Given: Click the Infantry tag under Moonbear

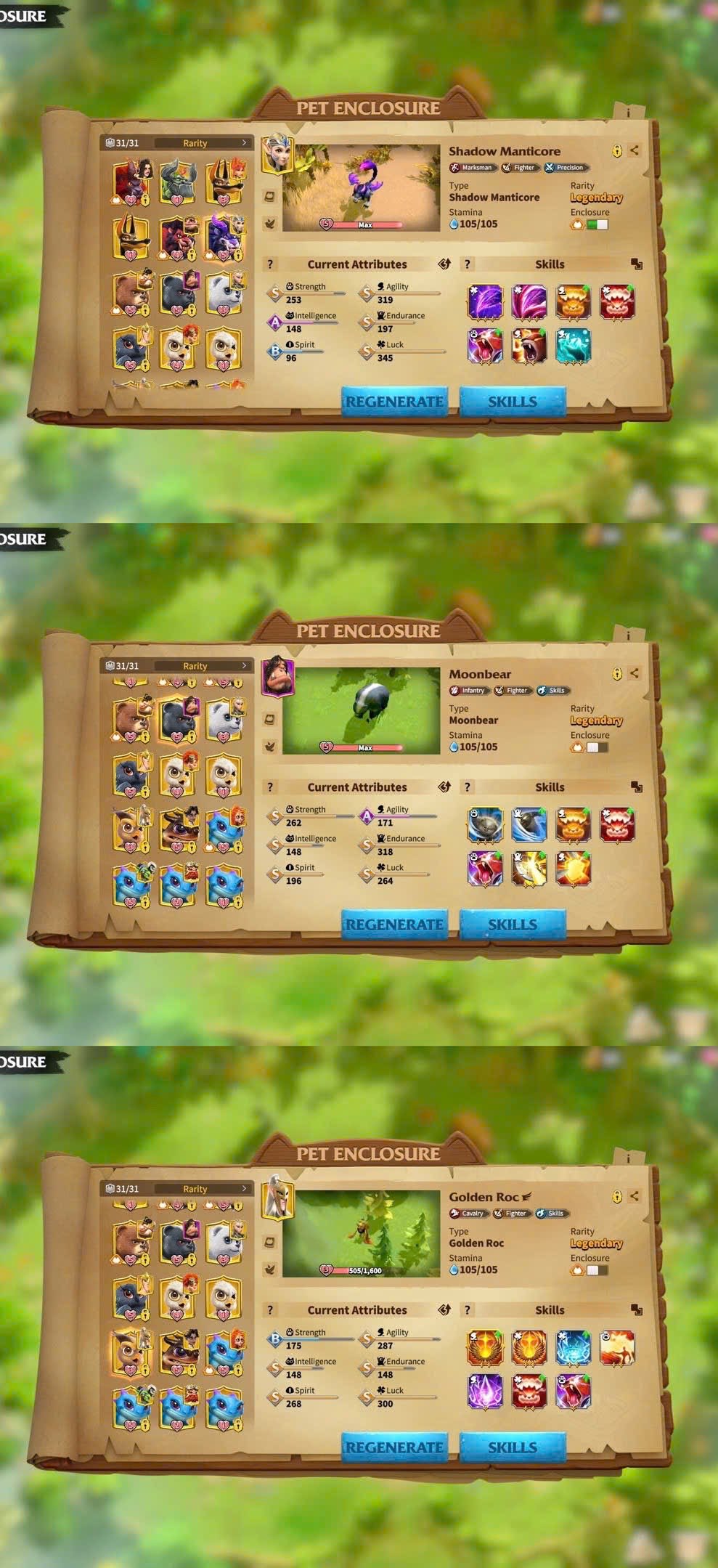Looking at the screenshot, I should [x=468, y=691].
